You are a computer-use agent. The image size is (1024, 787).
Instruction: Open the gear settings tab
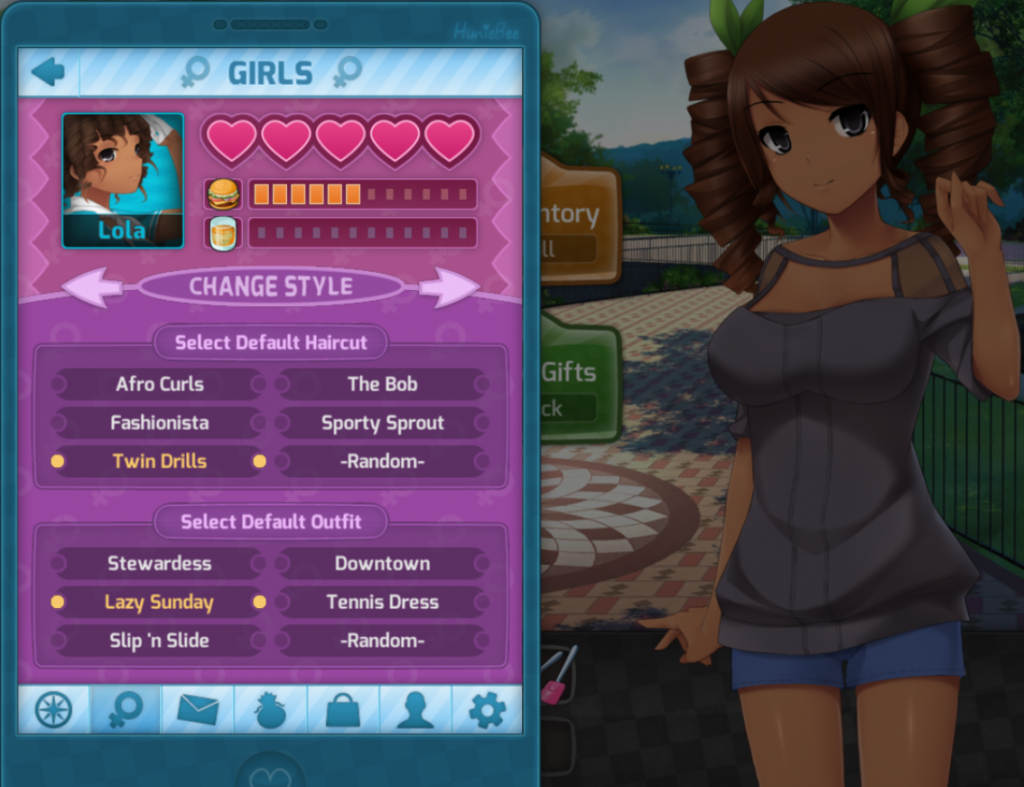coord(487,710)
